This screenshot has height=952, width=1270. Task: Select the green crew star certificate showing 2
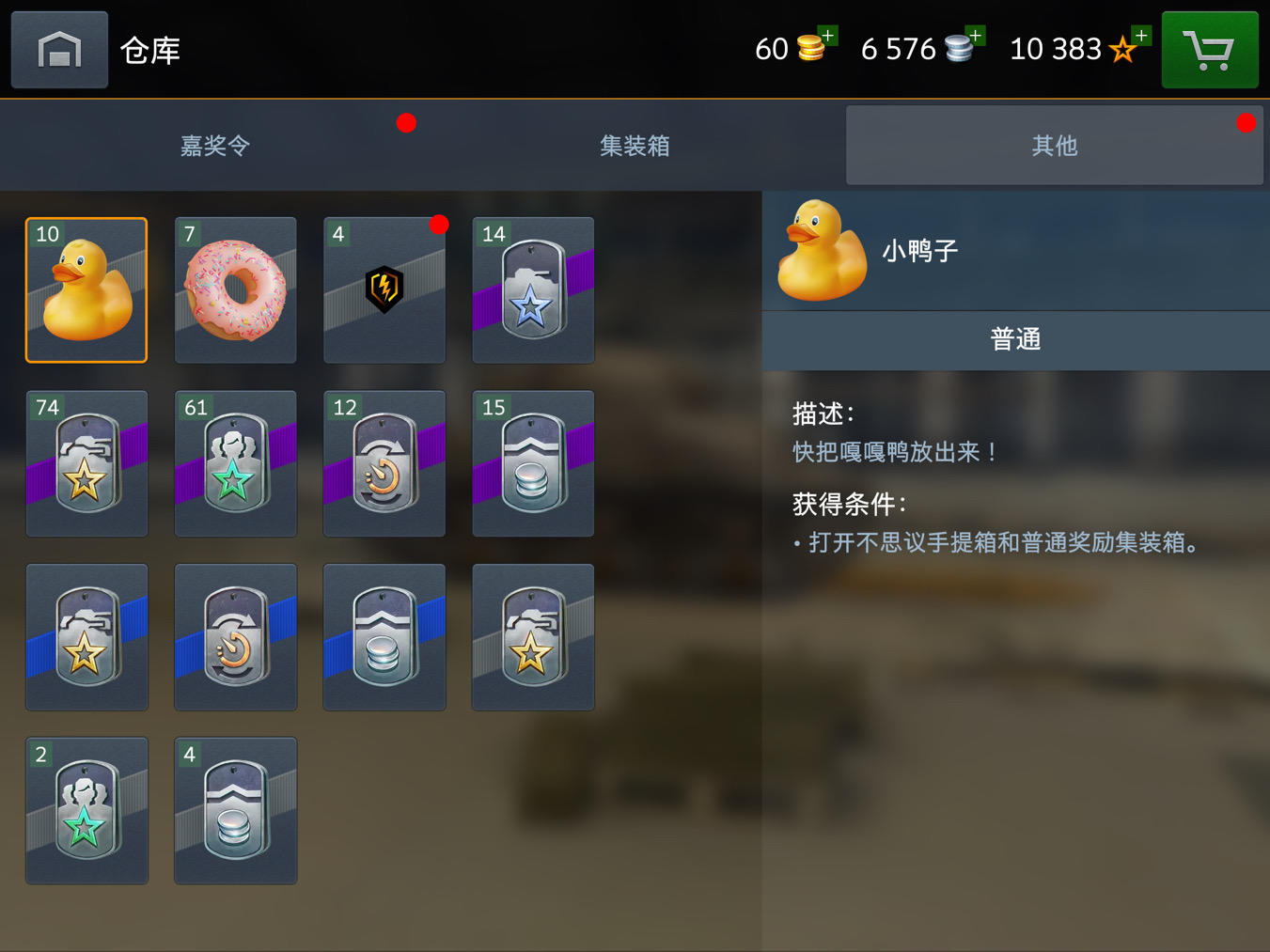86,810
